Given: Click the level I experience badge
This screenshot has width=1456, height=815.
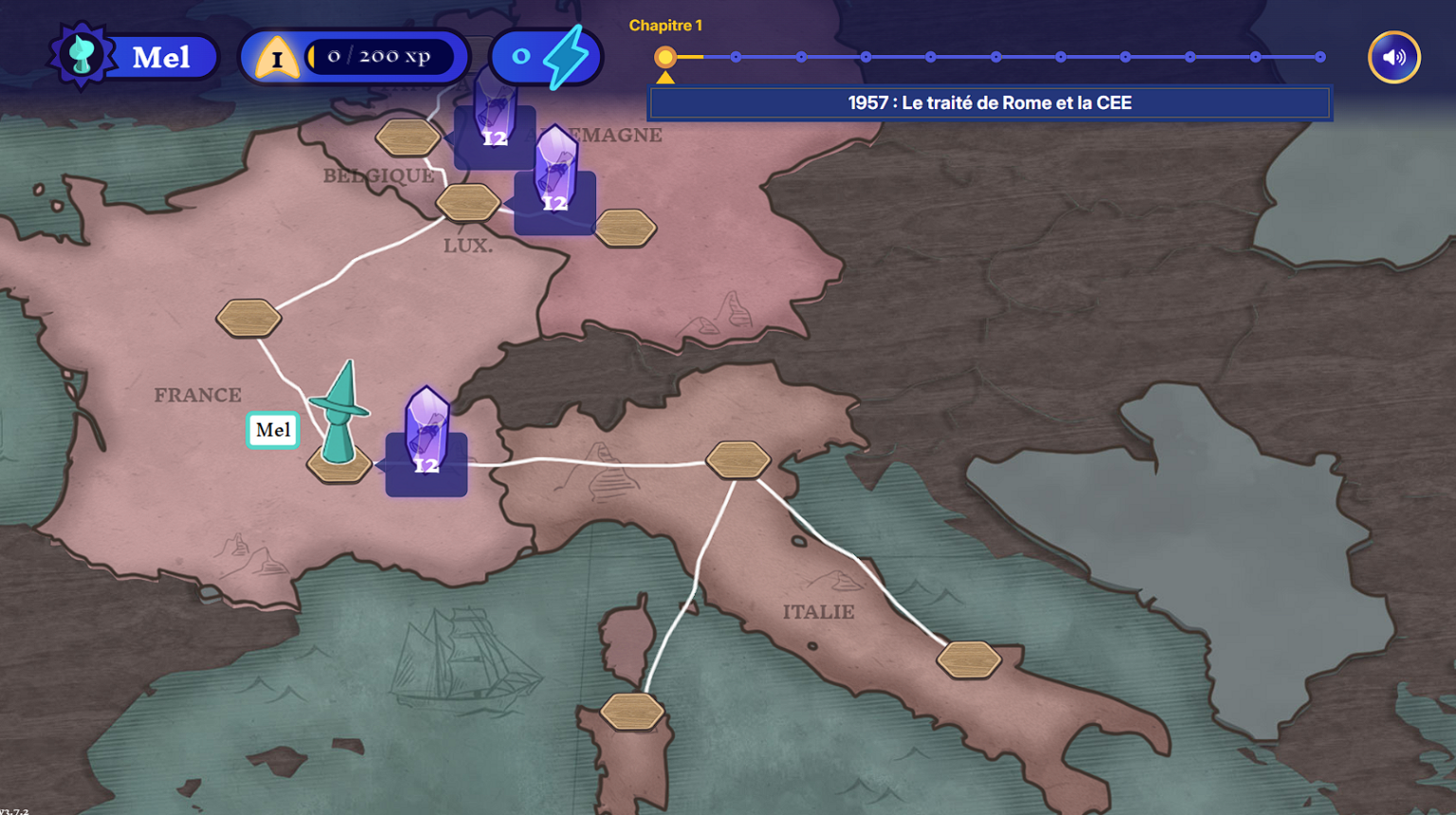Looking at the screenshot, I should click(x=277, y=58).
